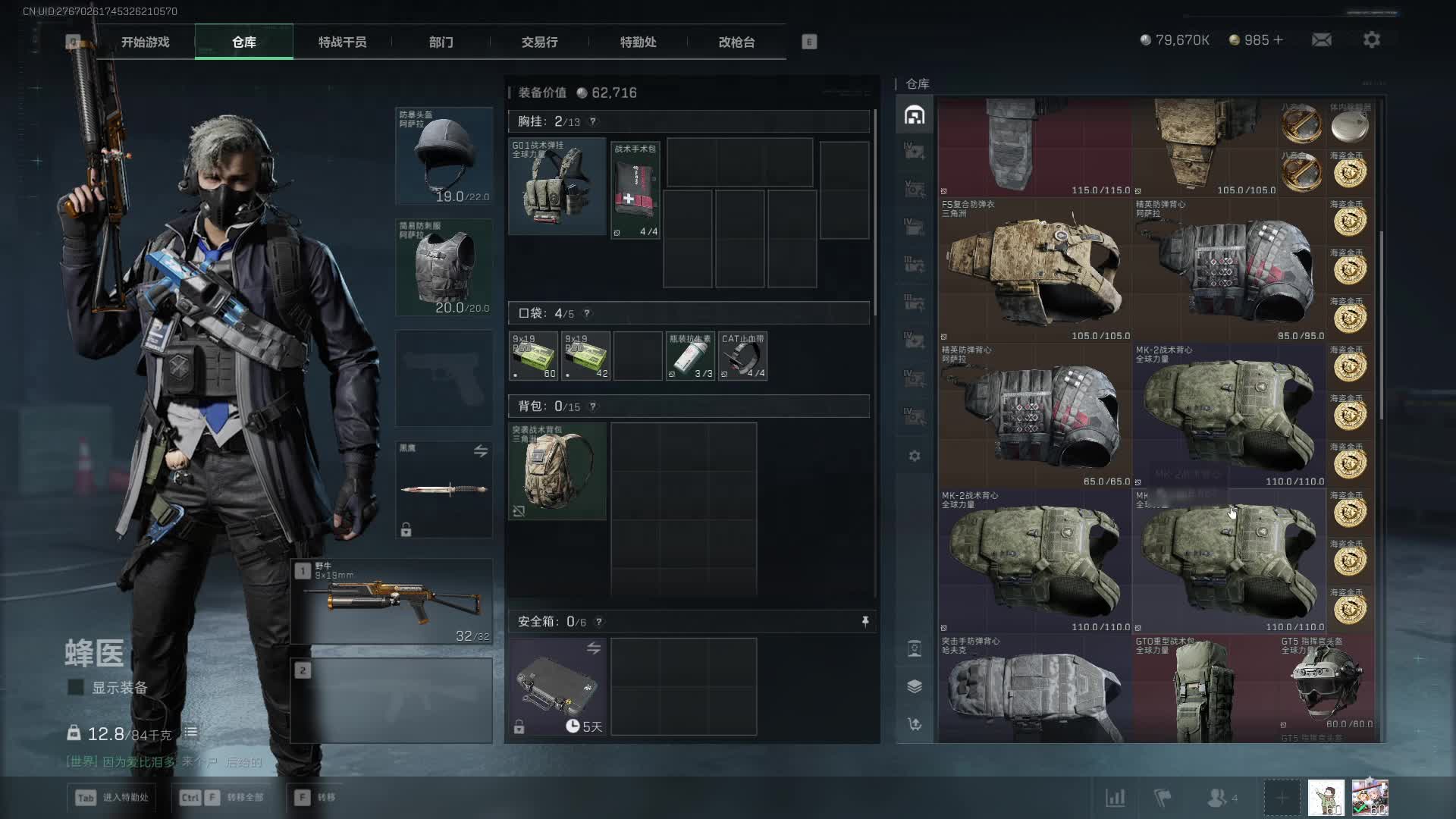The height and width of the screenshot is (819, 1456).
Task: Select the CAT止血带 tourniquet in pocket
Action: tap(742, 356)
